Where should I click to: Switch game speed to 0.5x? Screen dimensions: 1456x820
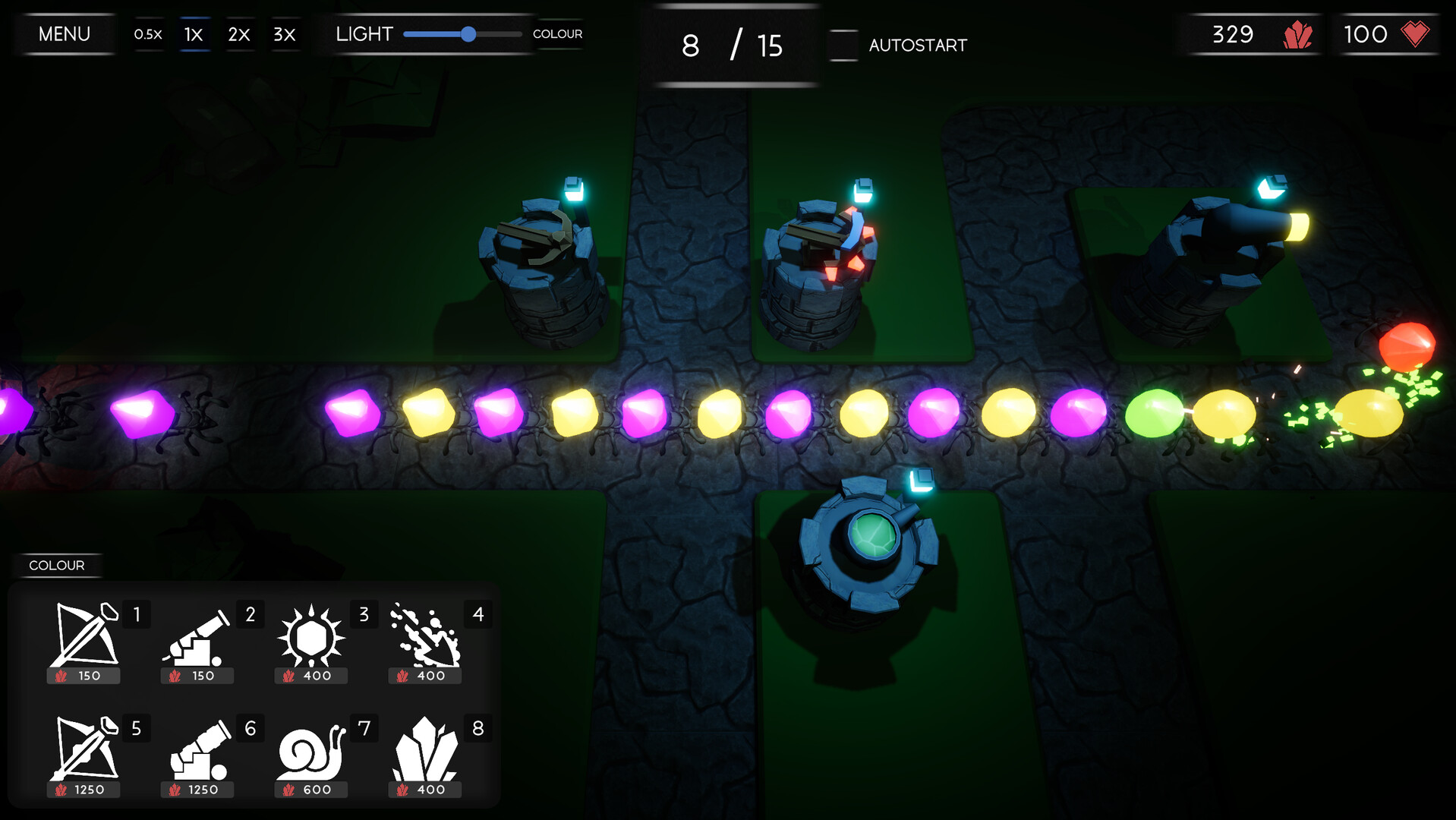[148, 33]
